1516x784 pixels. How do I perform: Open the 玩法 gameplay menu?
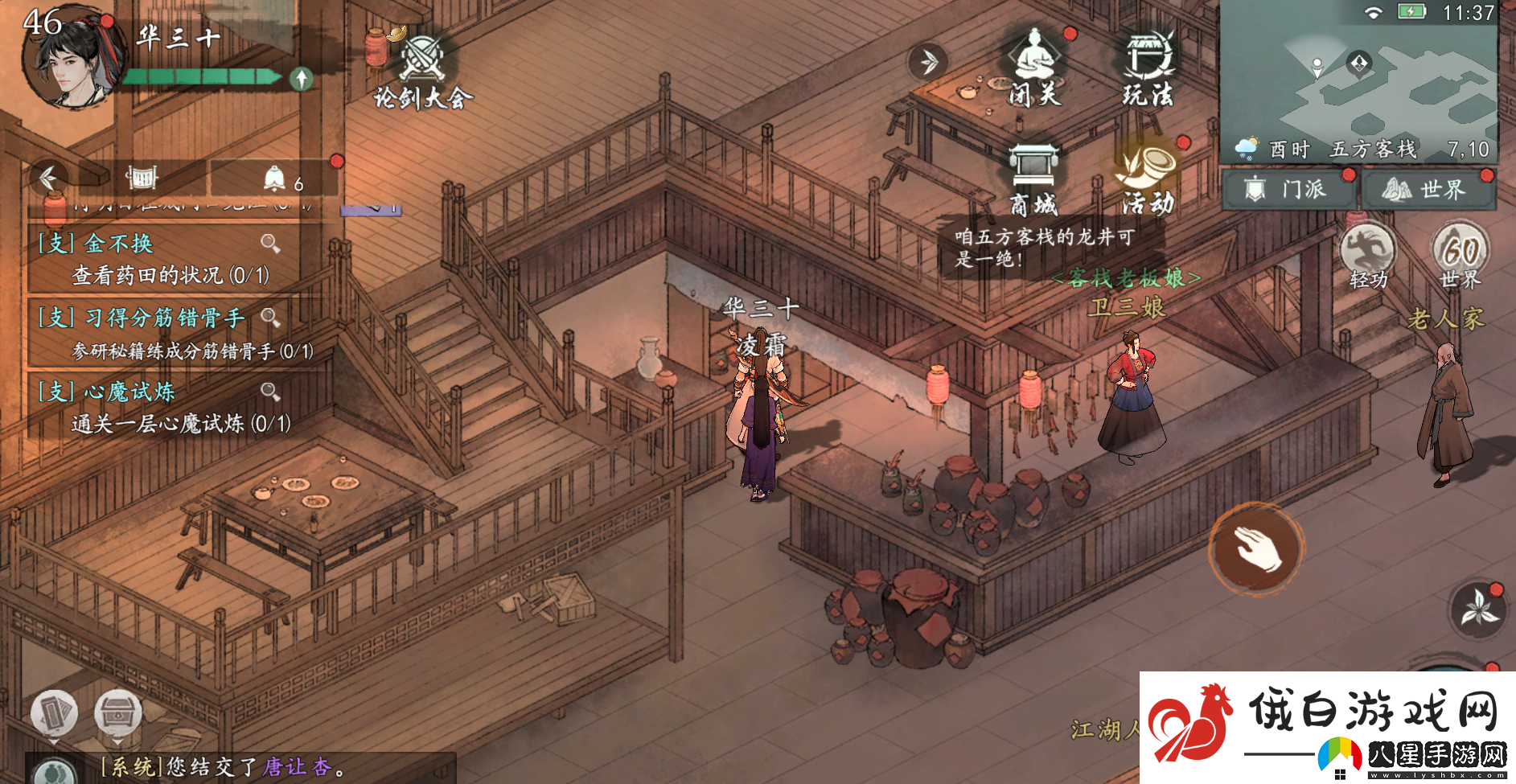[x=1148, y=68]
